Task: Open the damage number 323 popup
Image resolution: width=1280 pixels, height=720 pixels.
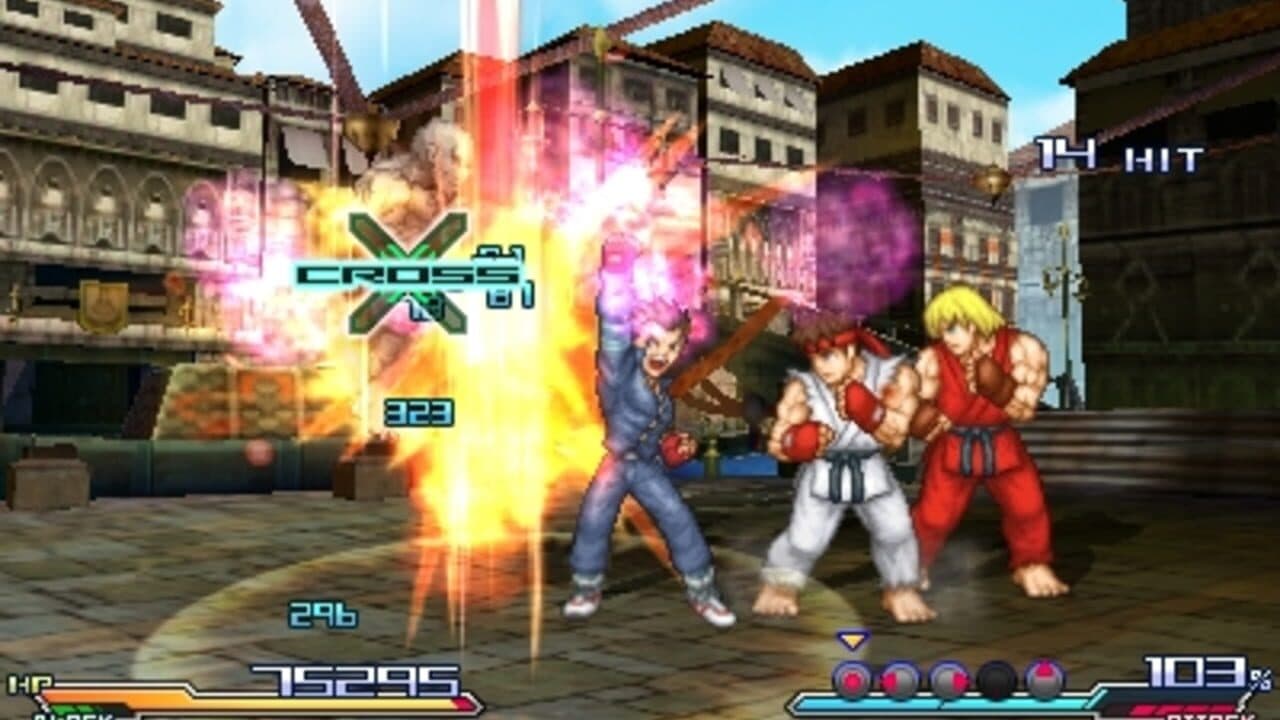Action: tap(420, 411)
